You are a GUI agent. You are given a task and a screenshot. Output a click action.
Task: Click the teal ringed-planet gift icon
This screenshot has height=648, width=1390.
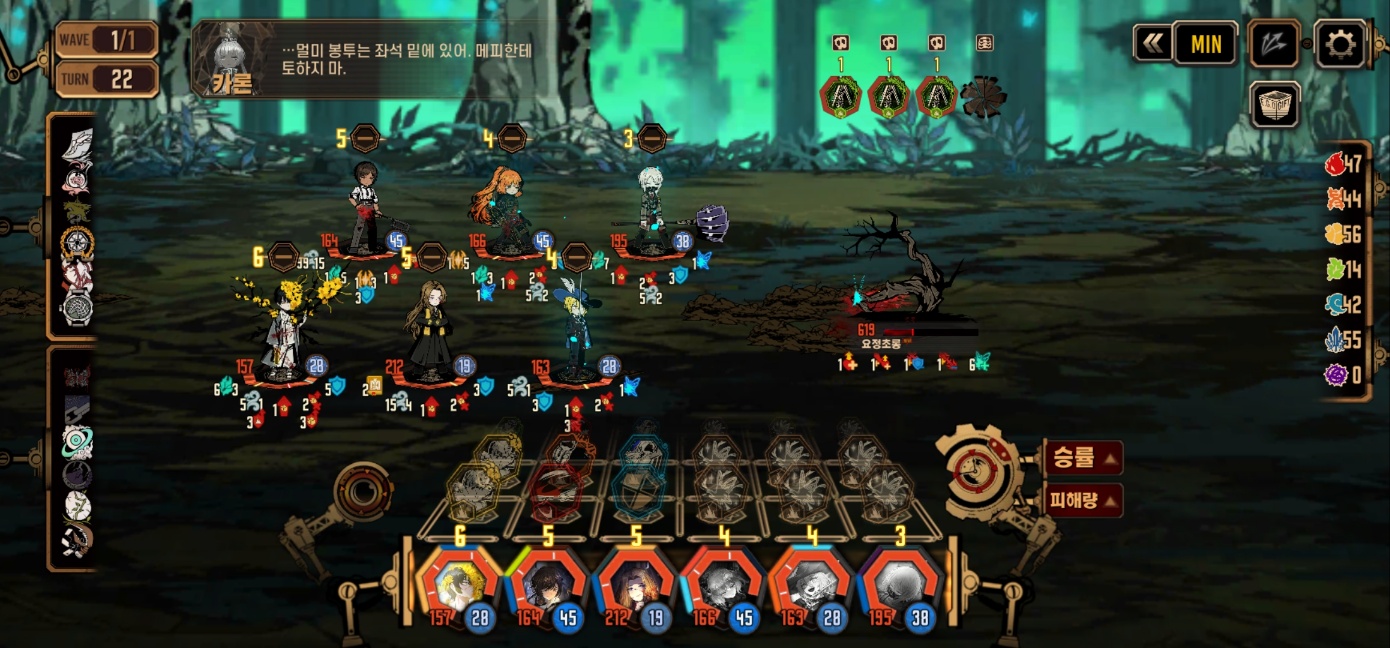tap(77, 442)
